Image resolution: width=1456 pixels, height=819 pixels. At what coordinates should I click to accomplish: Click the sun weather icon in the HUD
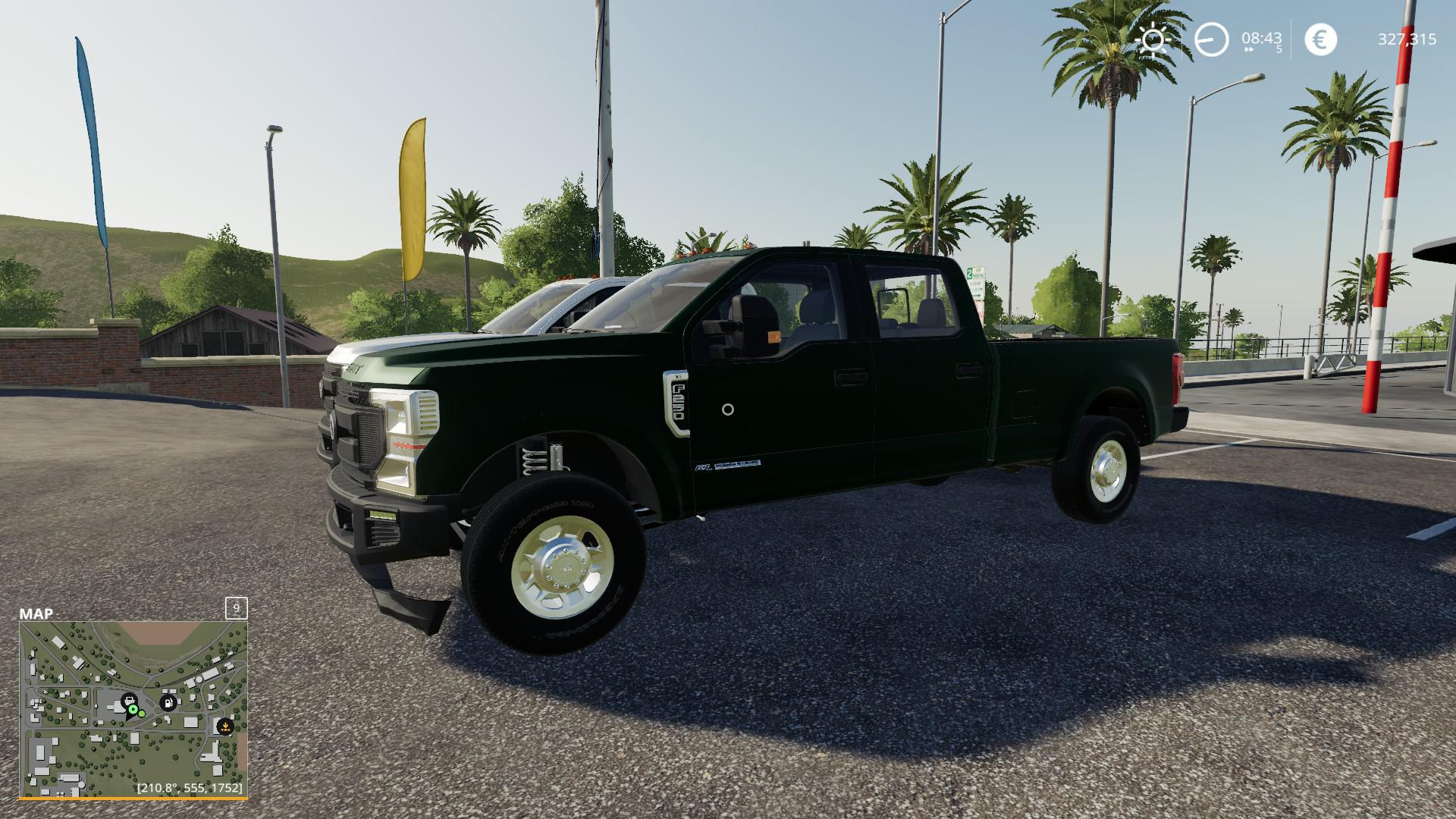tap(1153, 39)
